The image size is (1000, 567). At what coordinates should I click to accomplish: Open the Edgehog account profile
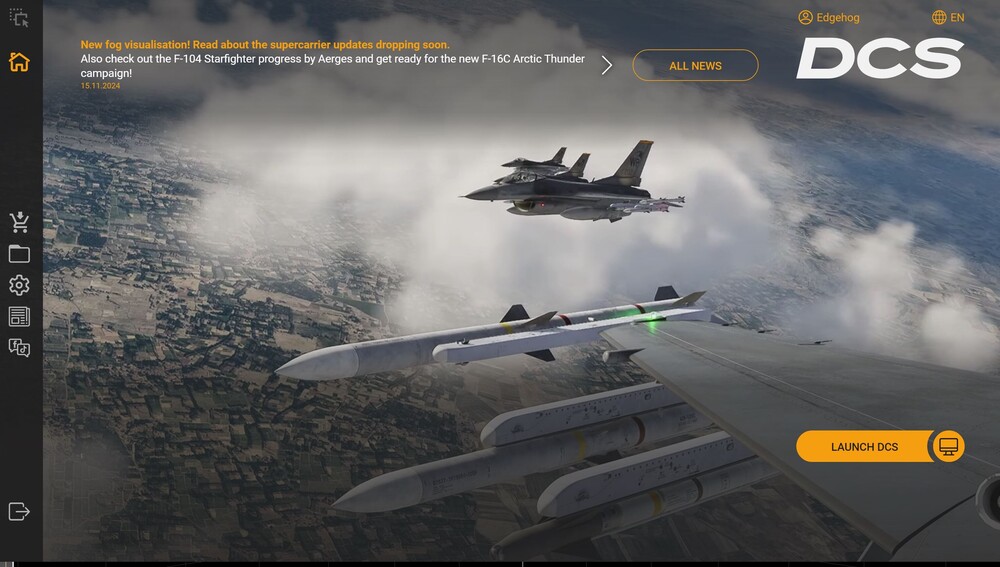point(829,18)
